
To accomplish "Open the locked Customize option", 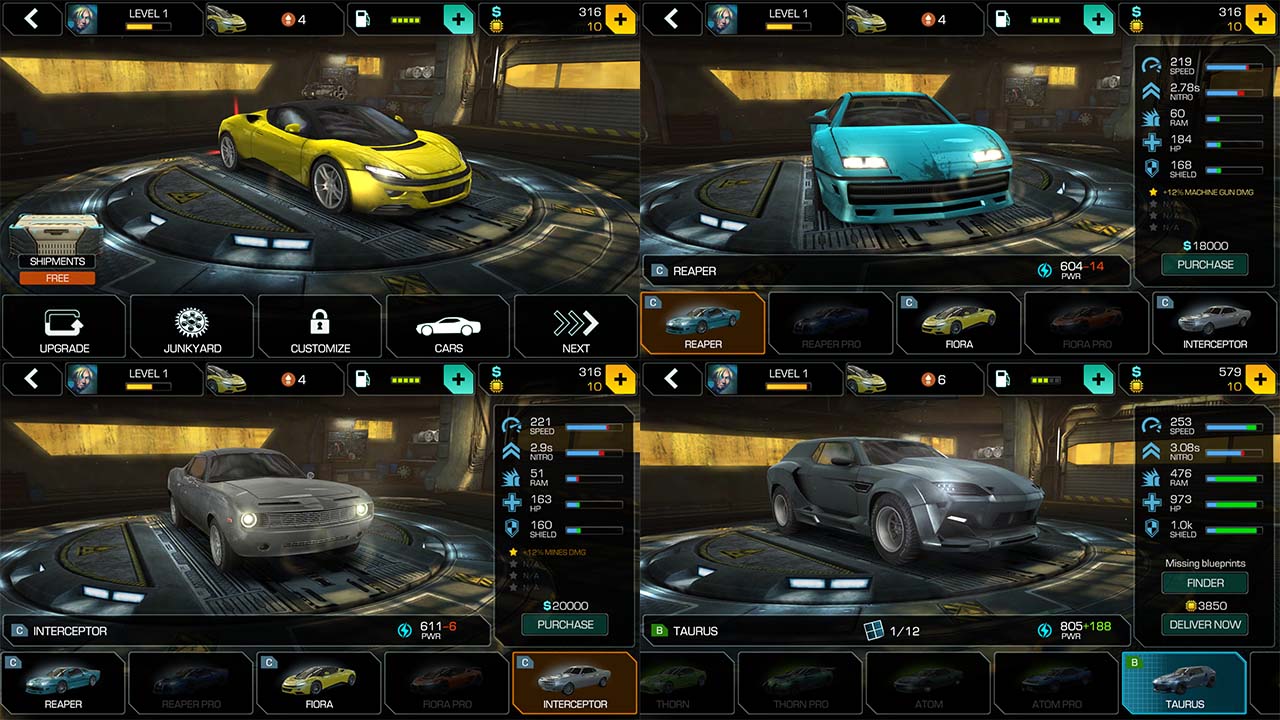I will 320,327.
